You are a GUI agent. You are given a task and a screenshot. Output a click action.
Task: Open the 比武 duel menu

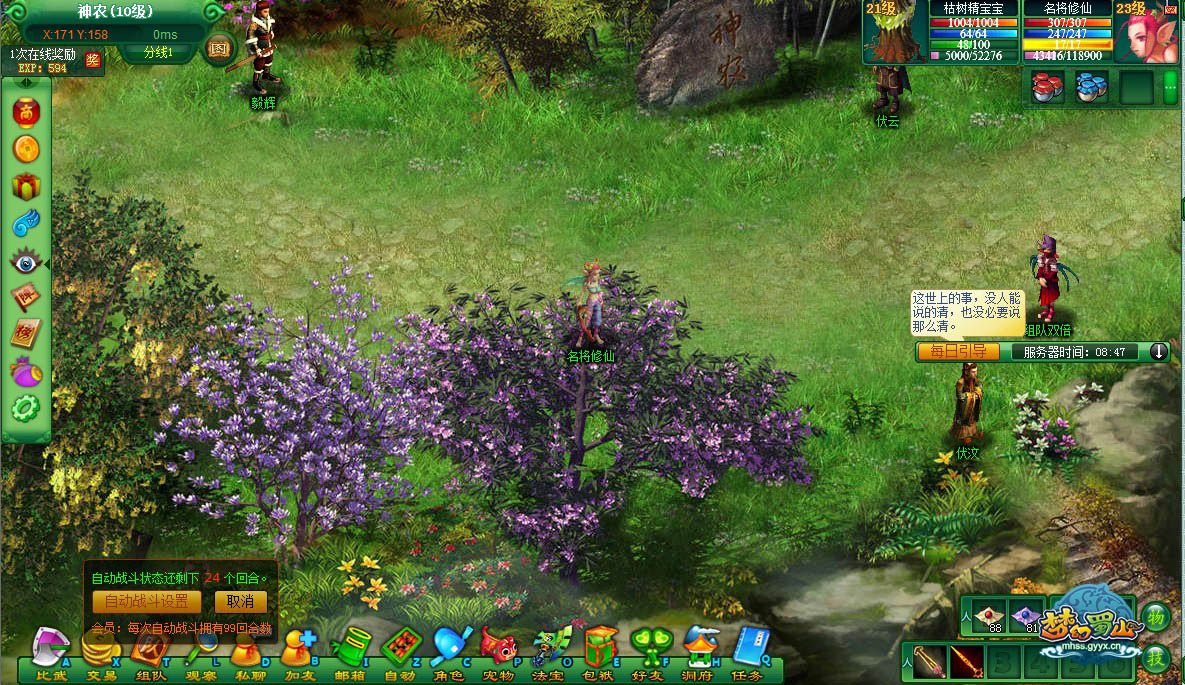coord(50,651)
